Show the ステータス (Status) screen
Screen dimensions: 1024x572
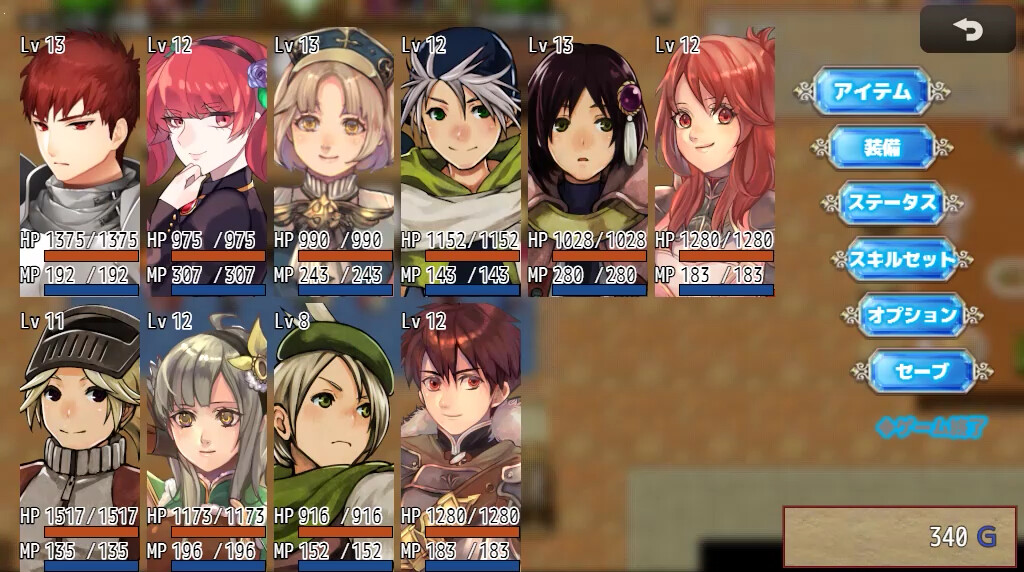tap(892, 203)
